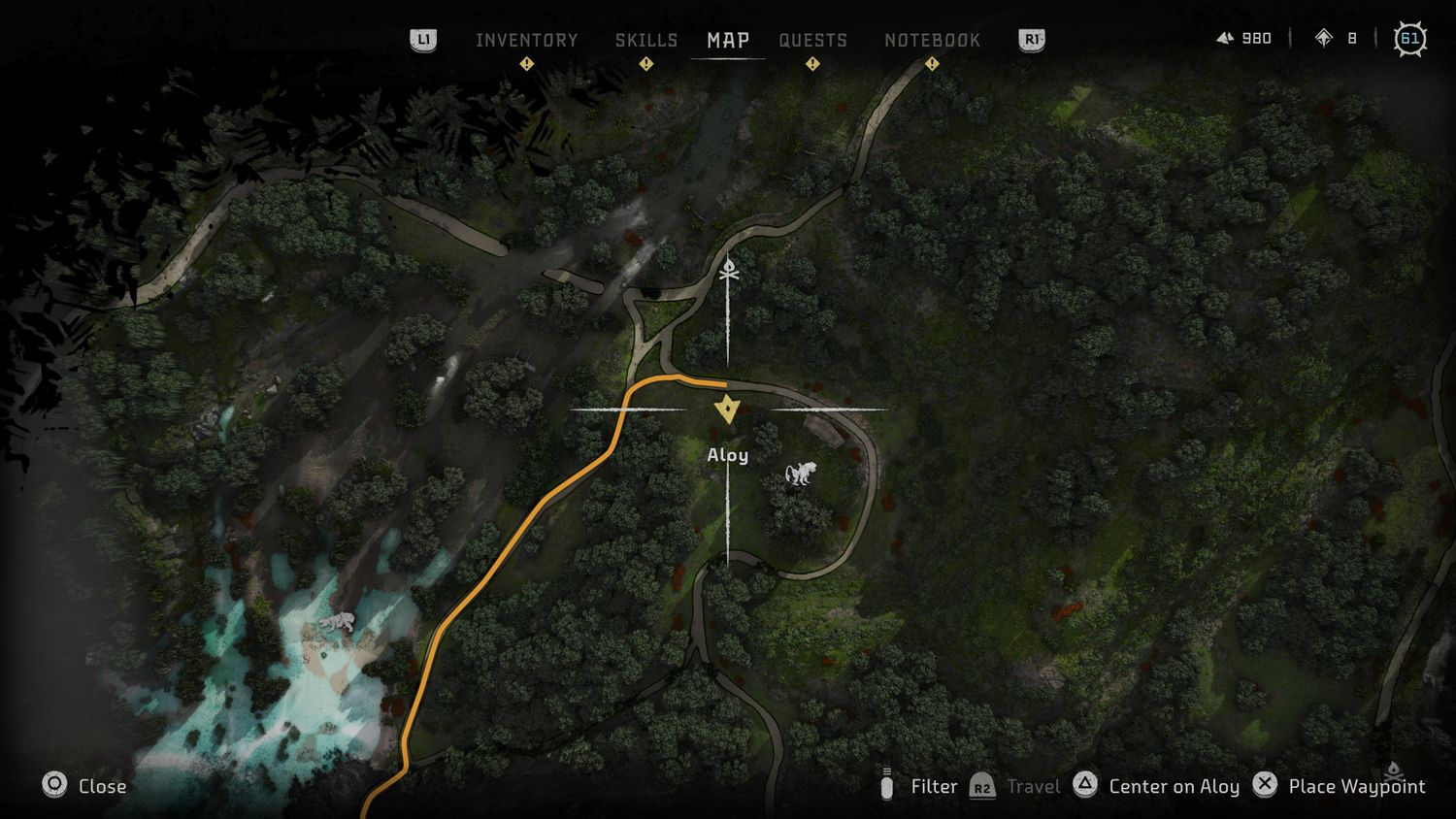Close the map screen
The height and width of the screenshot is (819, 1456).
pos(84,786)
